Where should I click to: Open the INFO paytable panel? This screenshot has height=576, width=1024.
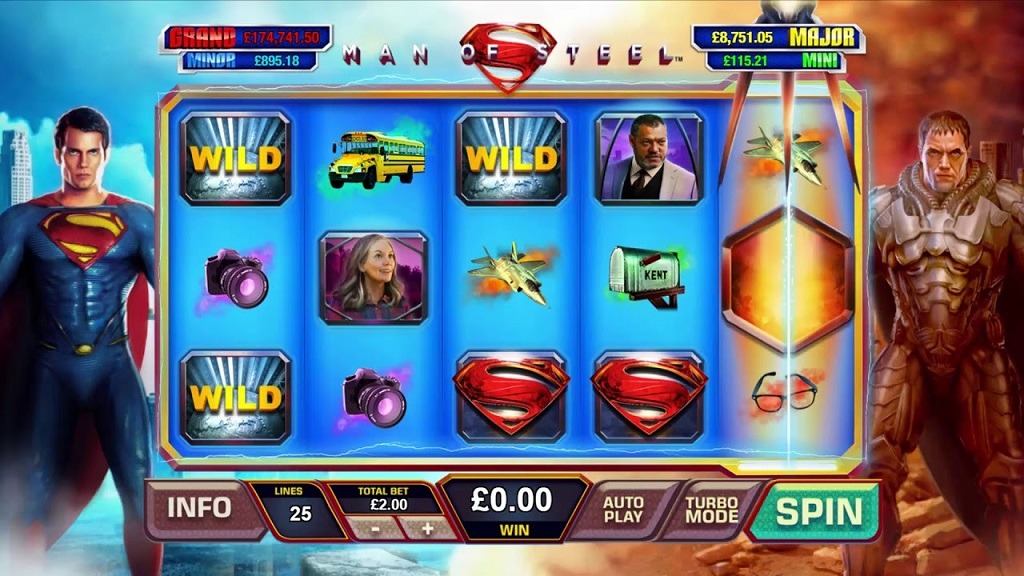pyautogui.click(x=198, y=508)
